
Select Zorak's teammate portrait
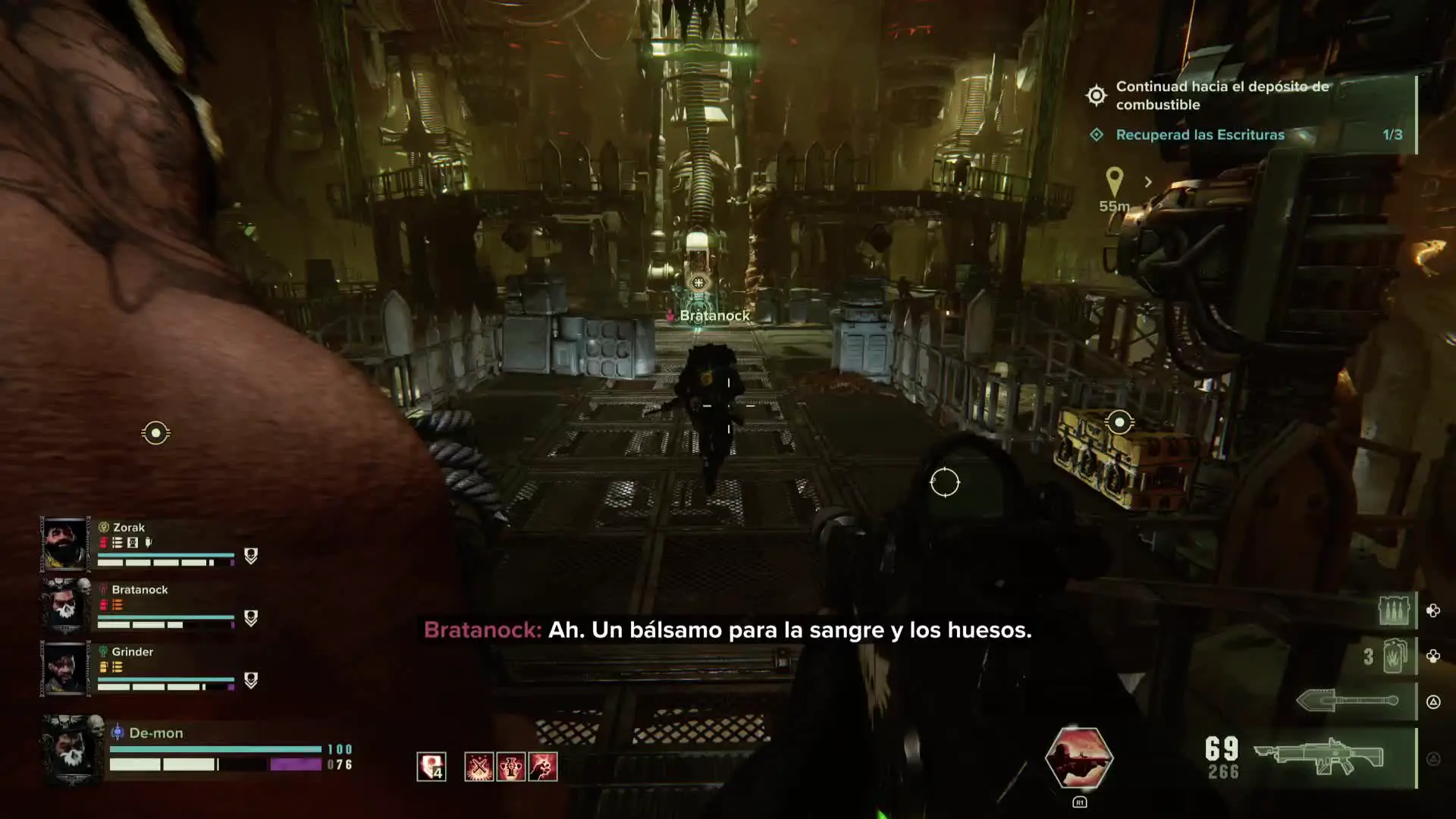[65, 544]
